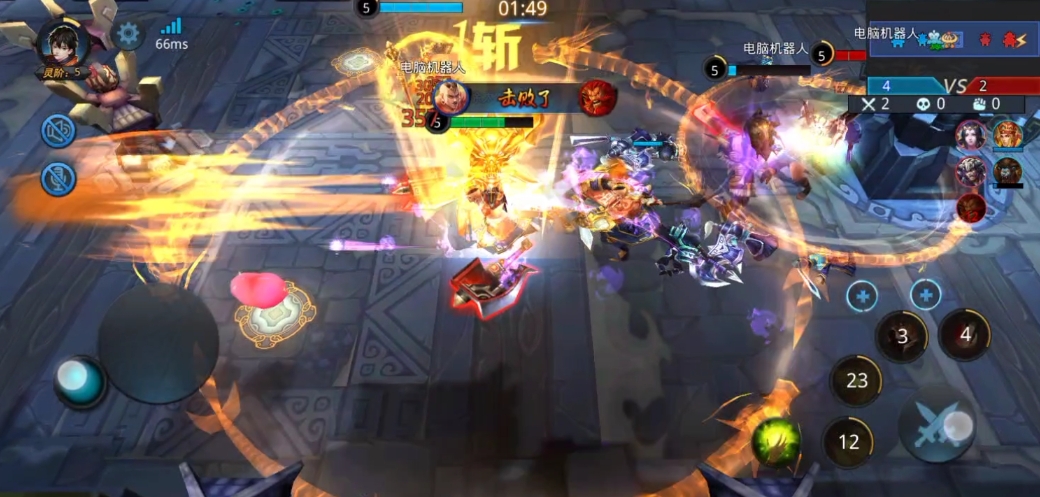1040x497 pixels.
Task: Select the red demon hero portrait
Action: coord(970,207)
